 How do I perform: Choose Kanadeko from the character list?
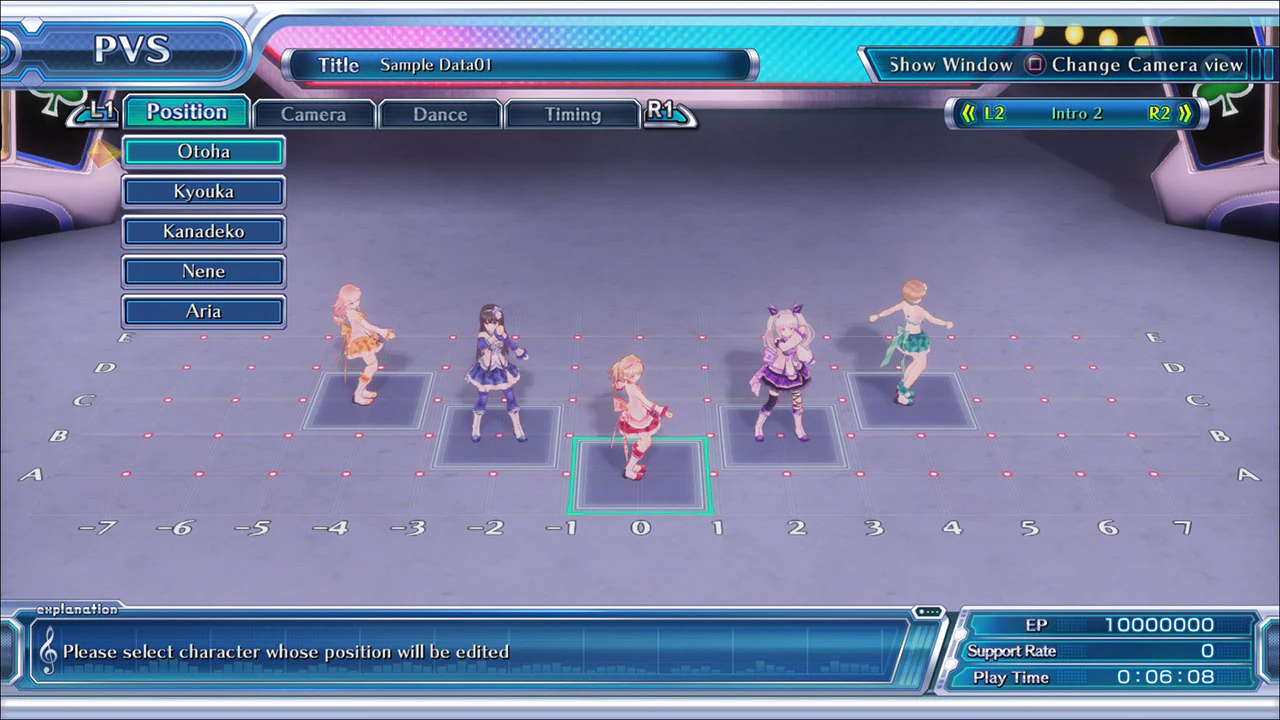coord(203,231)
